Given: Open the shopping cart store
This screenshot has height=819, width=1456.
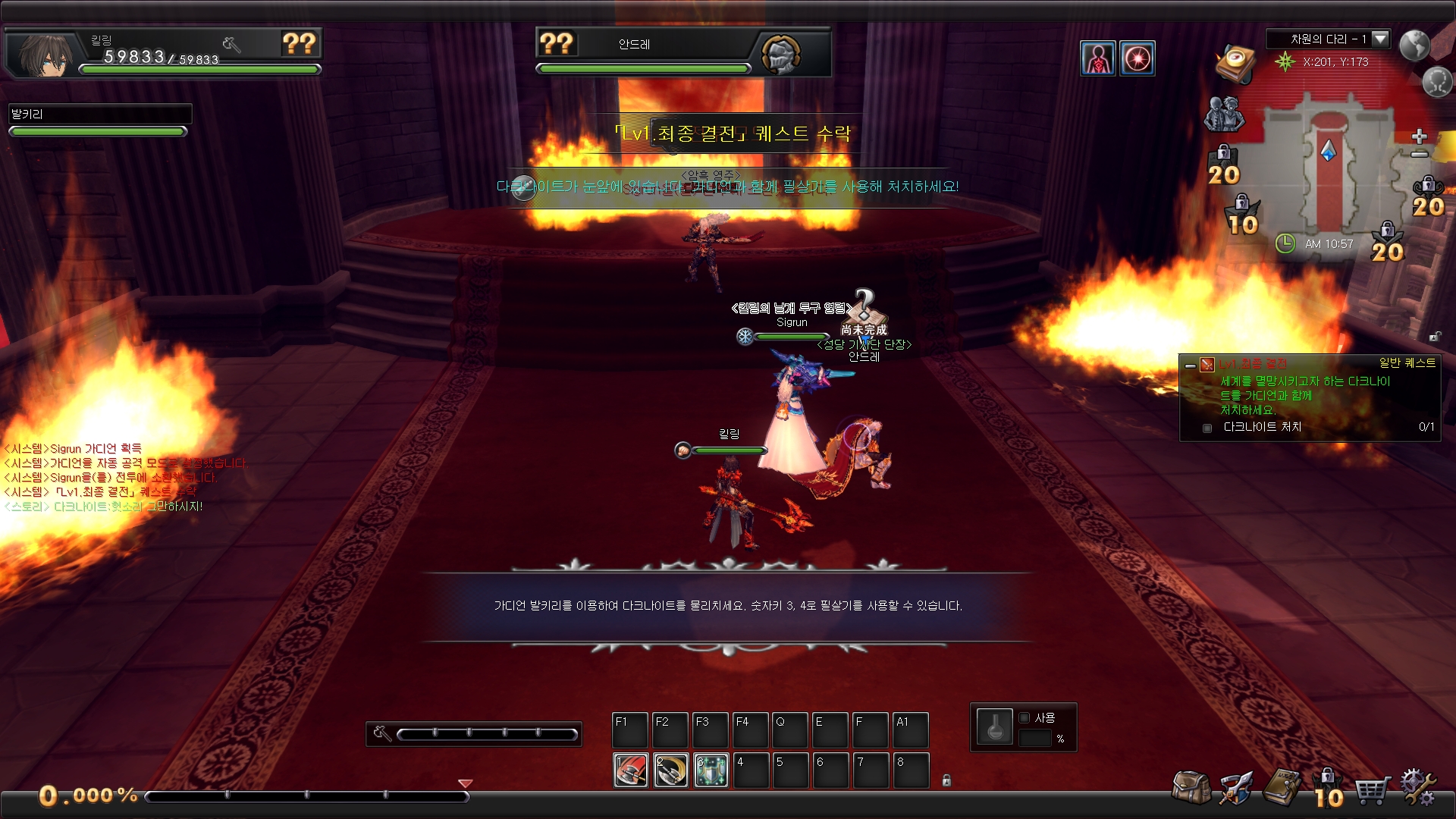Looking at the screenshot, I should pos(1373,790).
